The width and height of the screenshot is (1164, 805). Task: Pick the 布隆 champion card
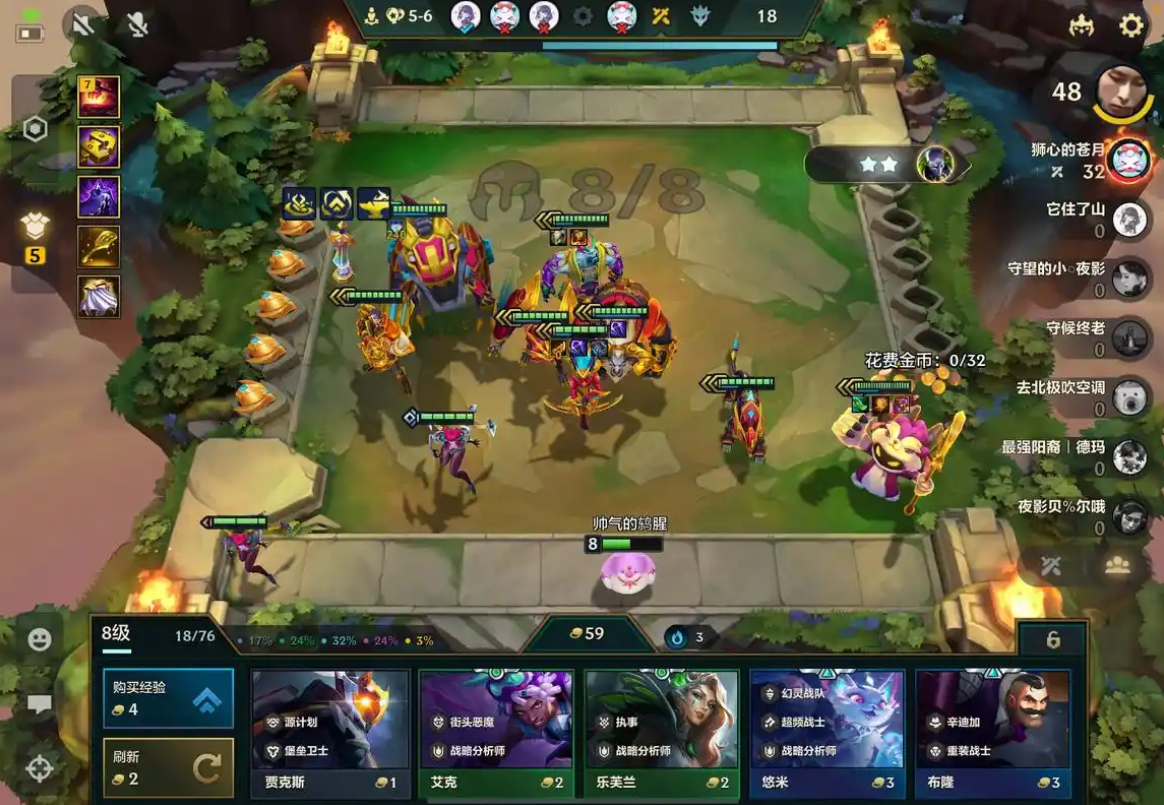(992, 733)
